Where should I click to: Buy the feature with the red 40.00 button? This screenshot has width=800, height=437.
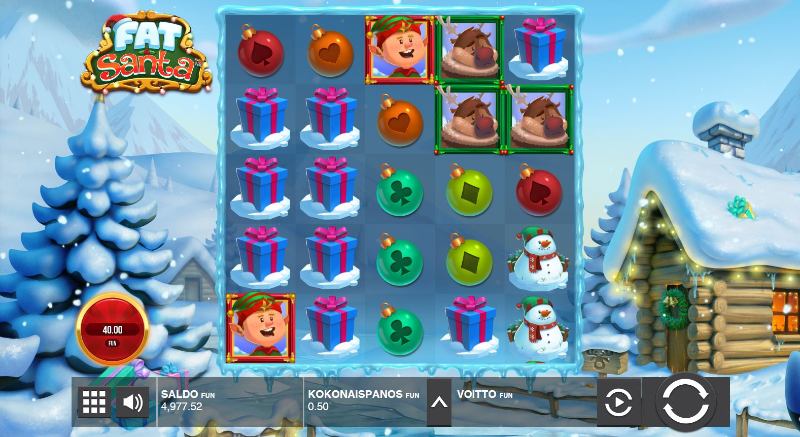coord(112,331)
